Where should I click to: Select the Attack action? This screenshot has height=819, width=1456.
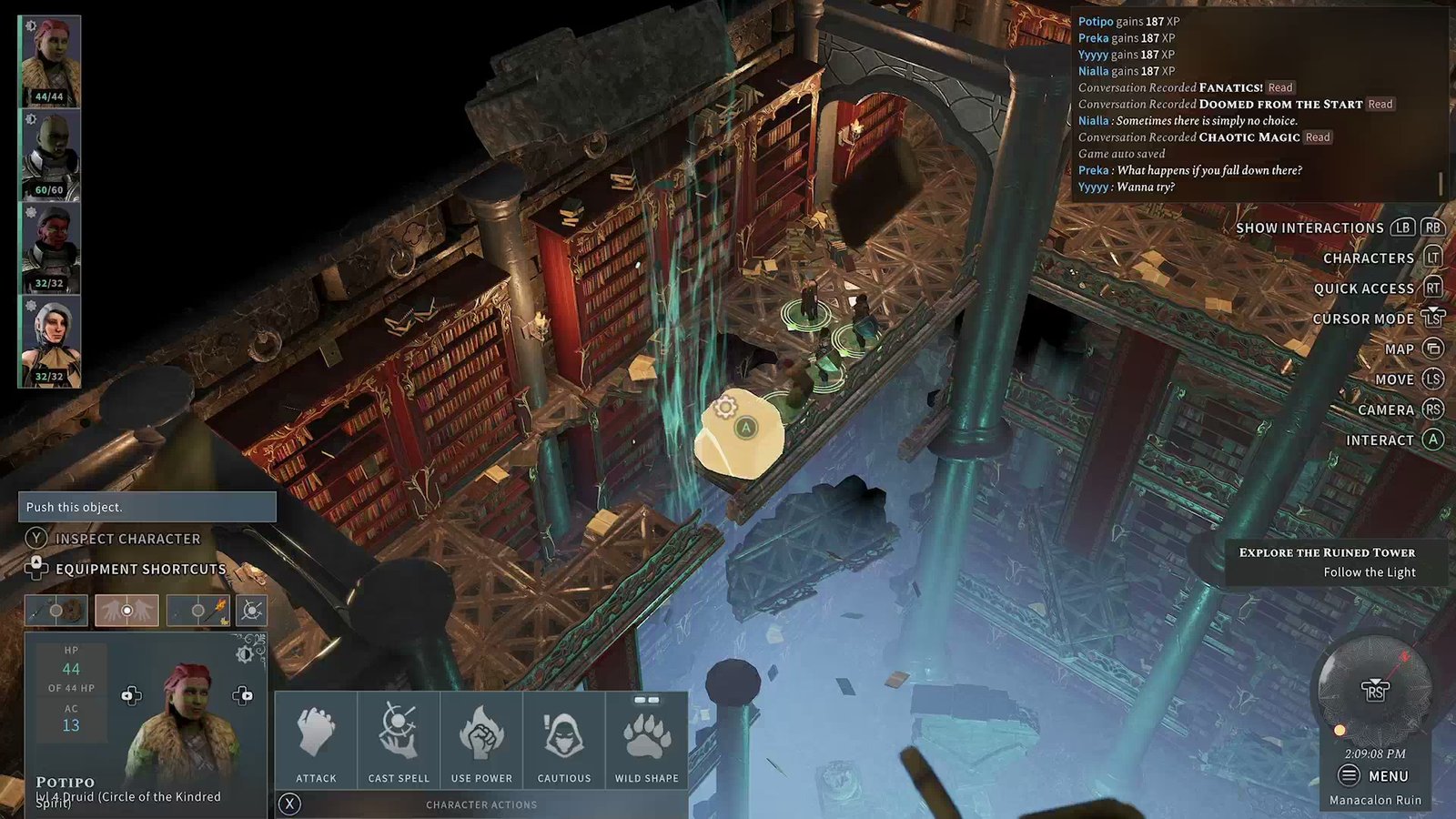(316, 741)
